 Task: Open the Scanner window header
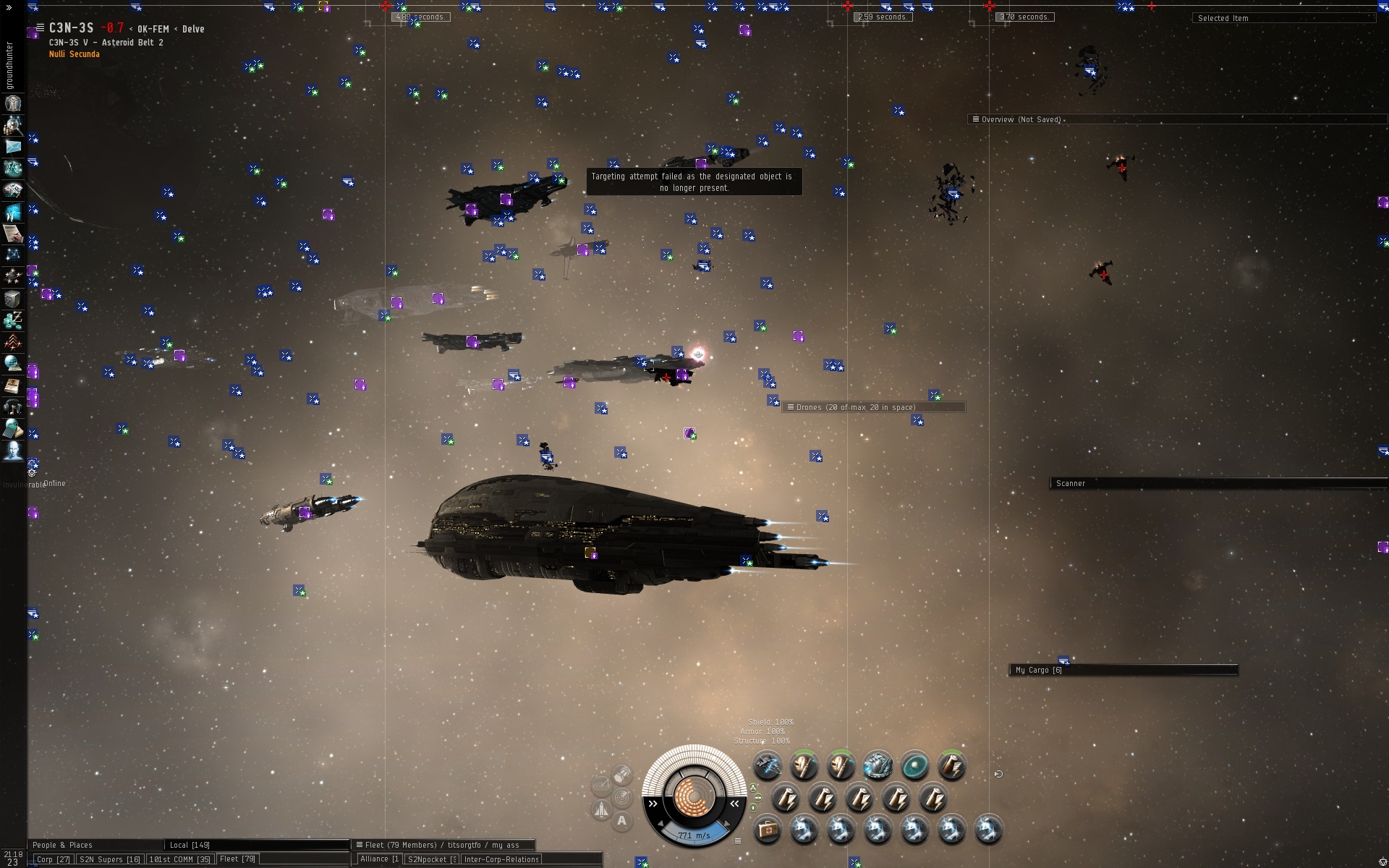(1071, 483)
